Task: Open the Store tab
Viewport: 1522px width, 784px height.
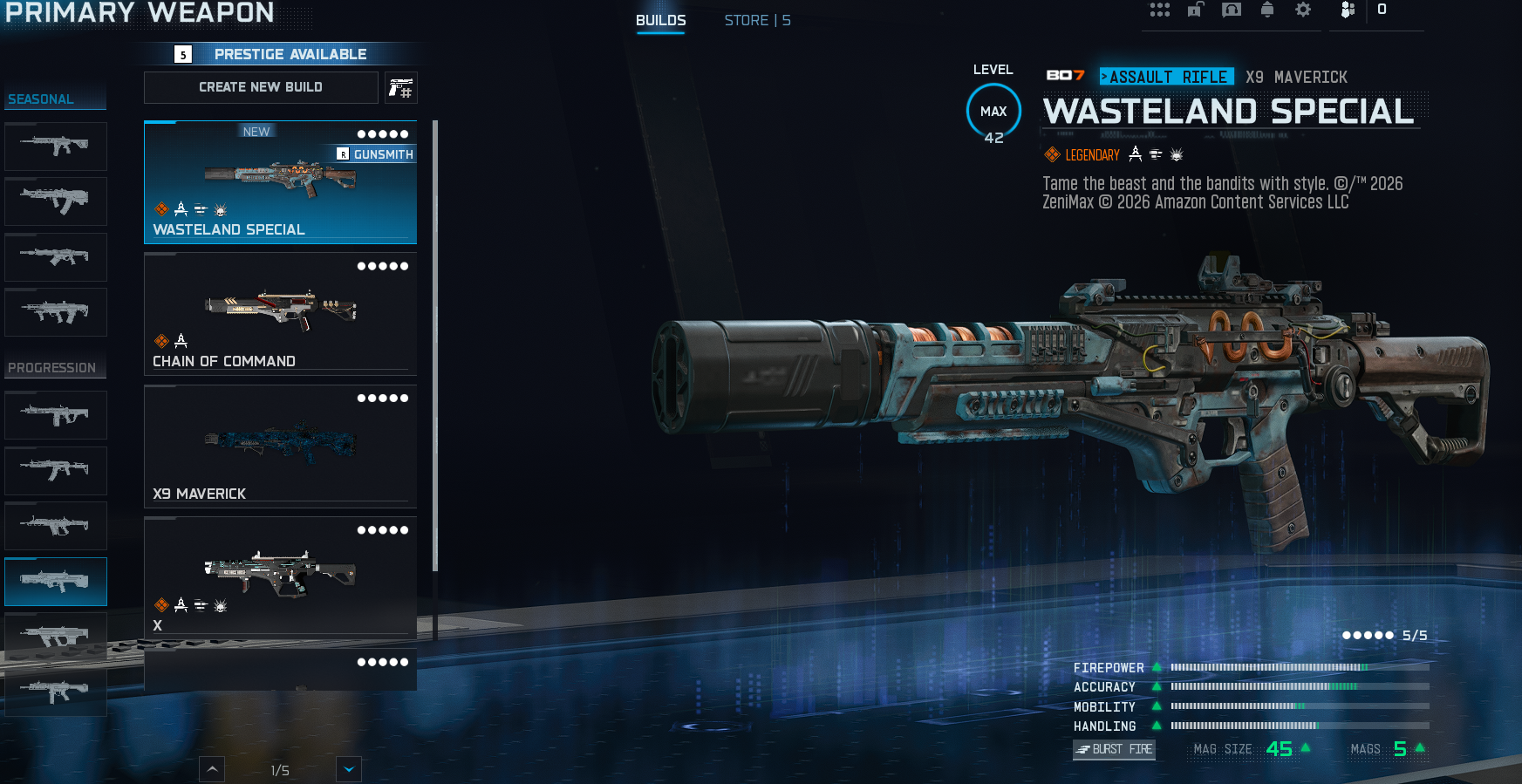Action: [x=756, y=20]
